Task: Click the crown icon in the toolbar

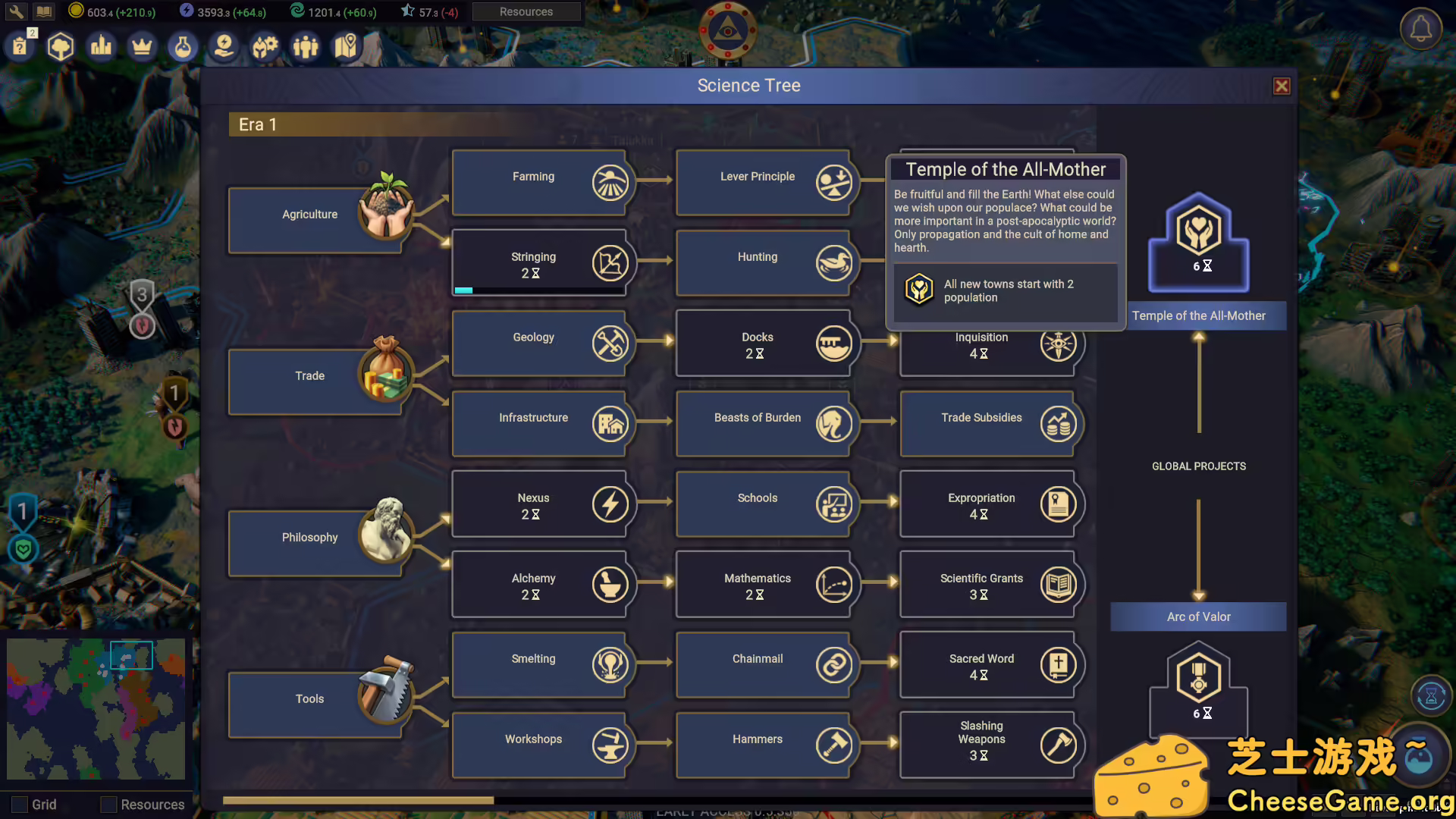Action: click(141, 46)
